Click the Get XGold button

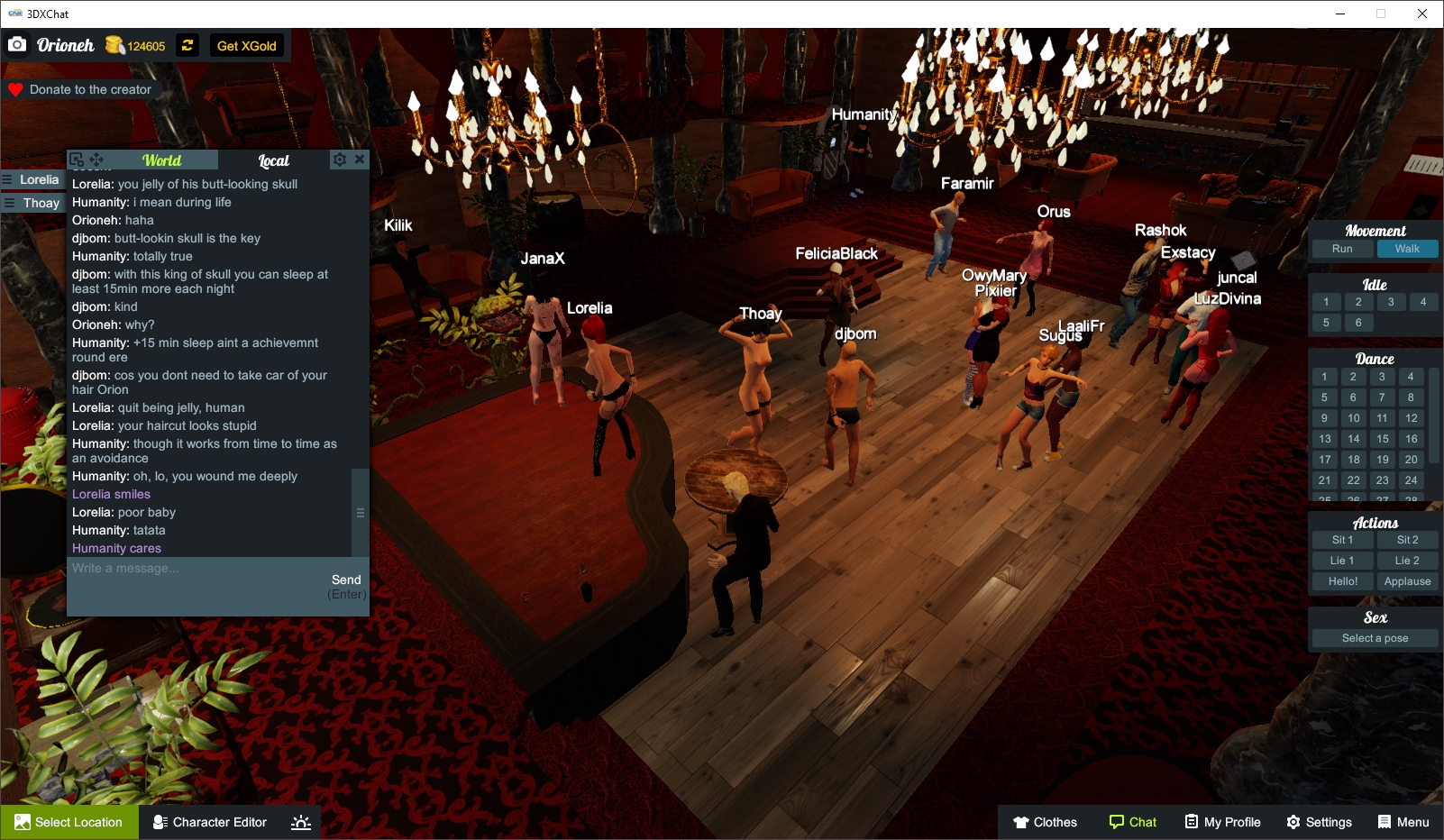tap(246, 45)
